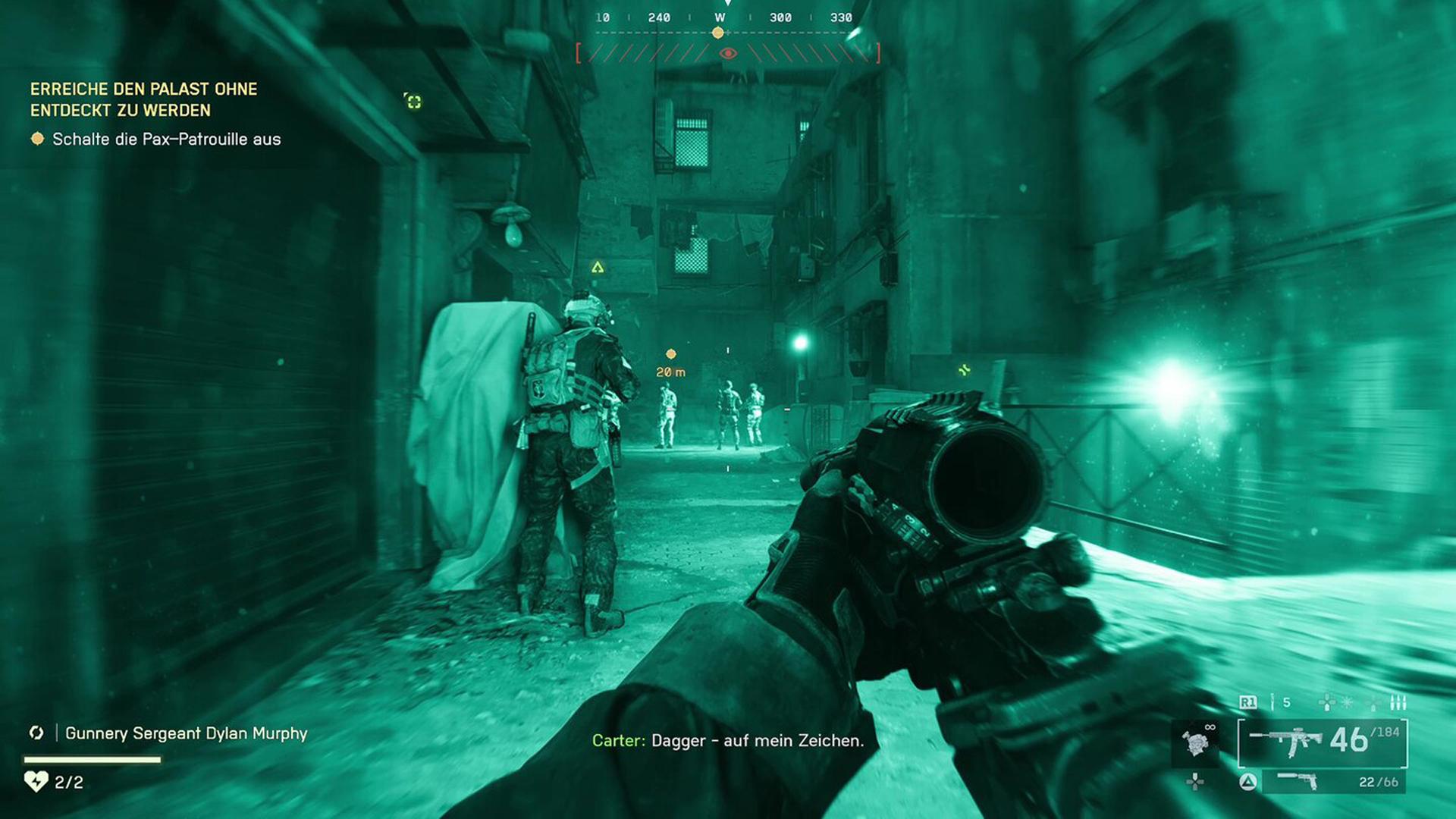
Task: Click the bullet ammo icon above the weapon panel
Action: 1398,702
